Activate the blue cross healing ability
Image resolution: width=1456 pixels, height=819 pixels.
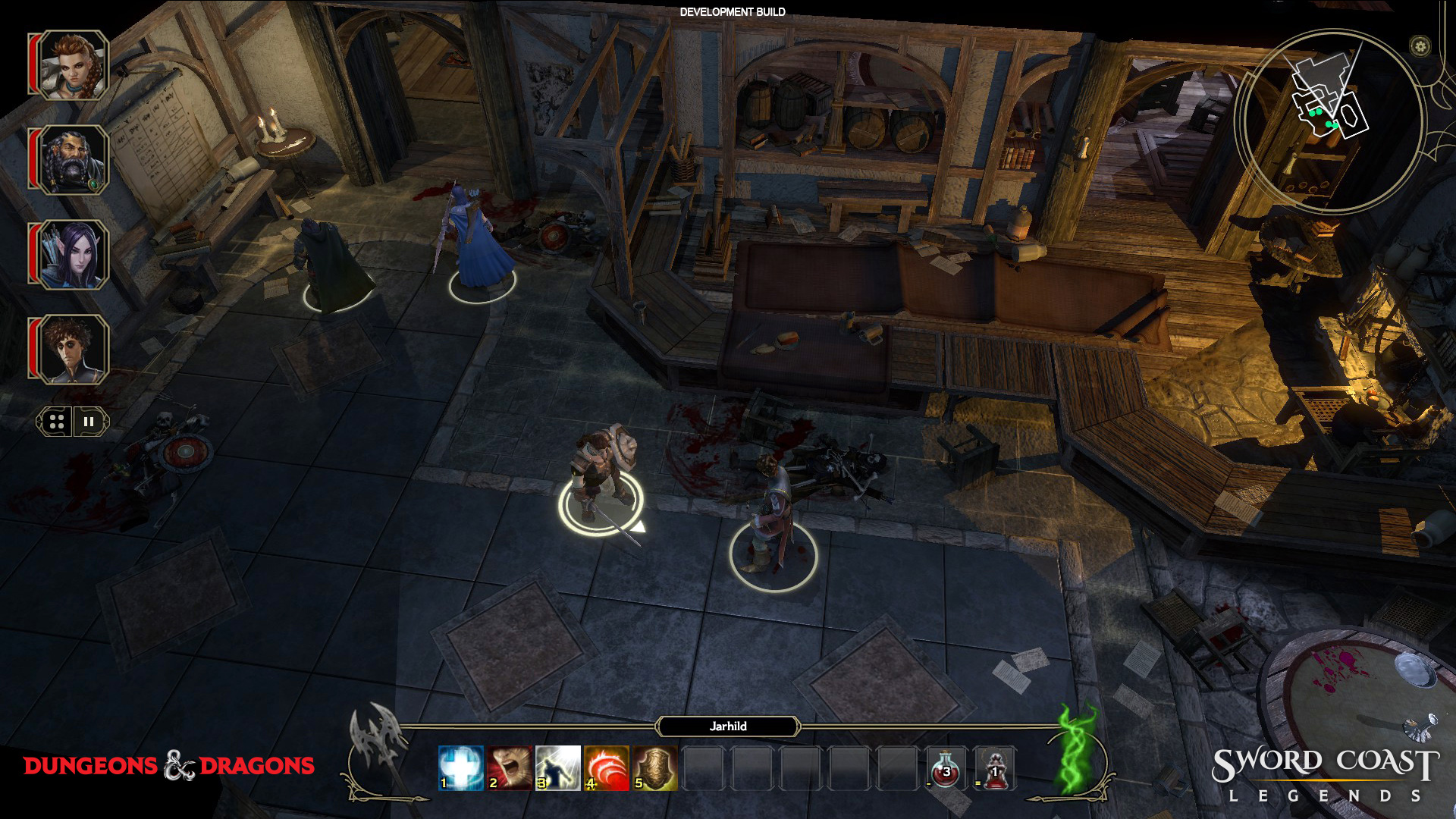[x=460, y=767]
